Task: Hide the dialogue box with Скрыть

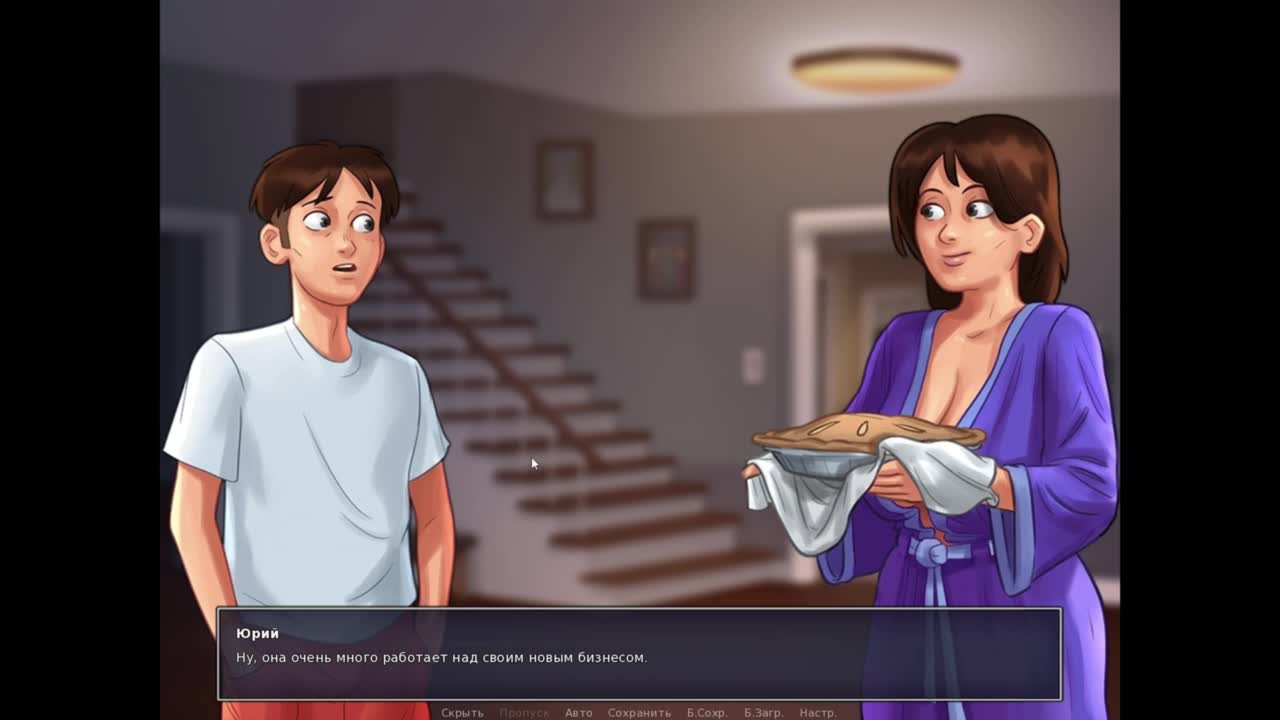Action: coord(462,713)
